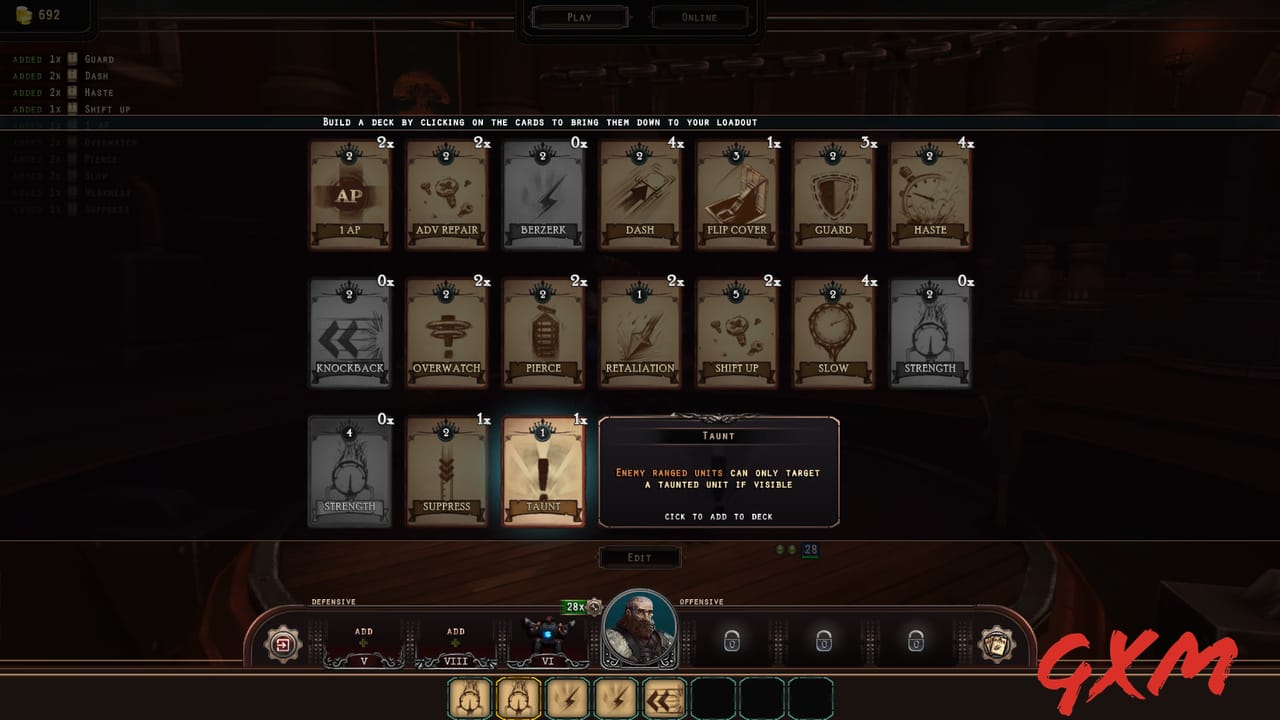1280x720 pixels.
Task: Select a lightning card in the loadout bar
Action: [568, 697]
